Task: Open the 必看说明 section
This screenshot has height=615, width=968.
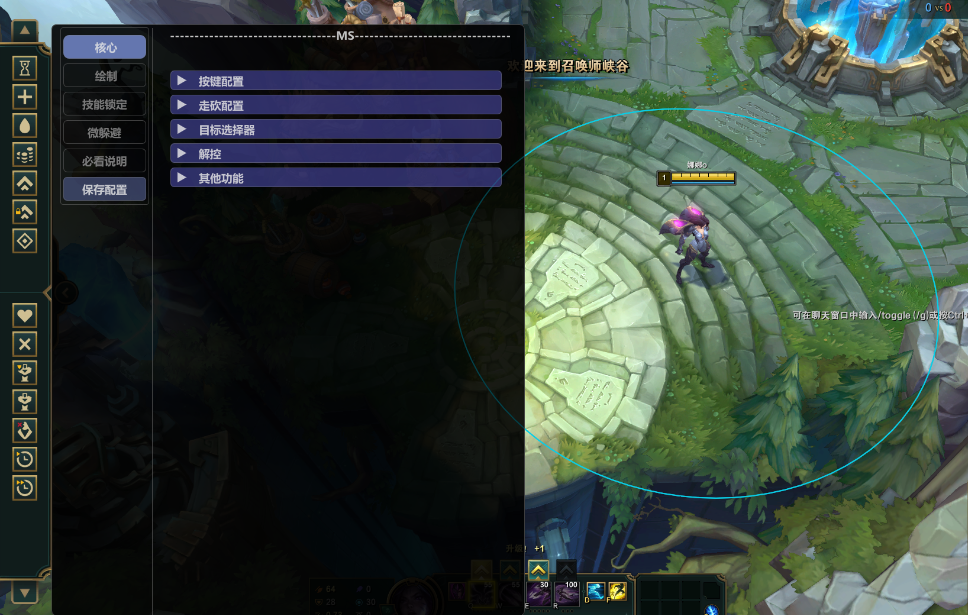Action: [x=104, y=161]
